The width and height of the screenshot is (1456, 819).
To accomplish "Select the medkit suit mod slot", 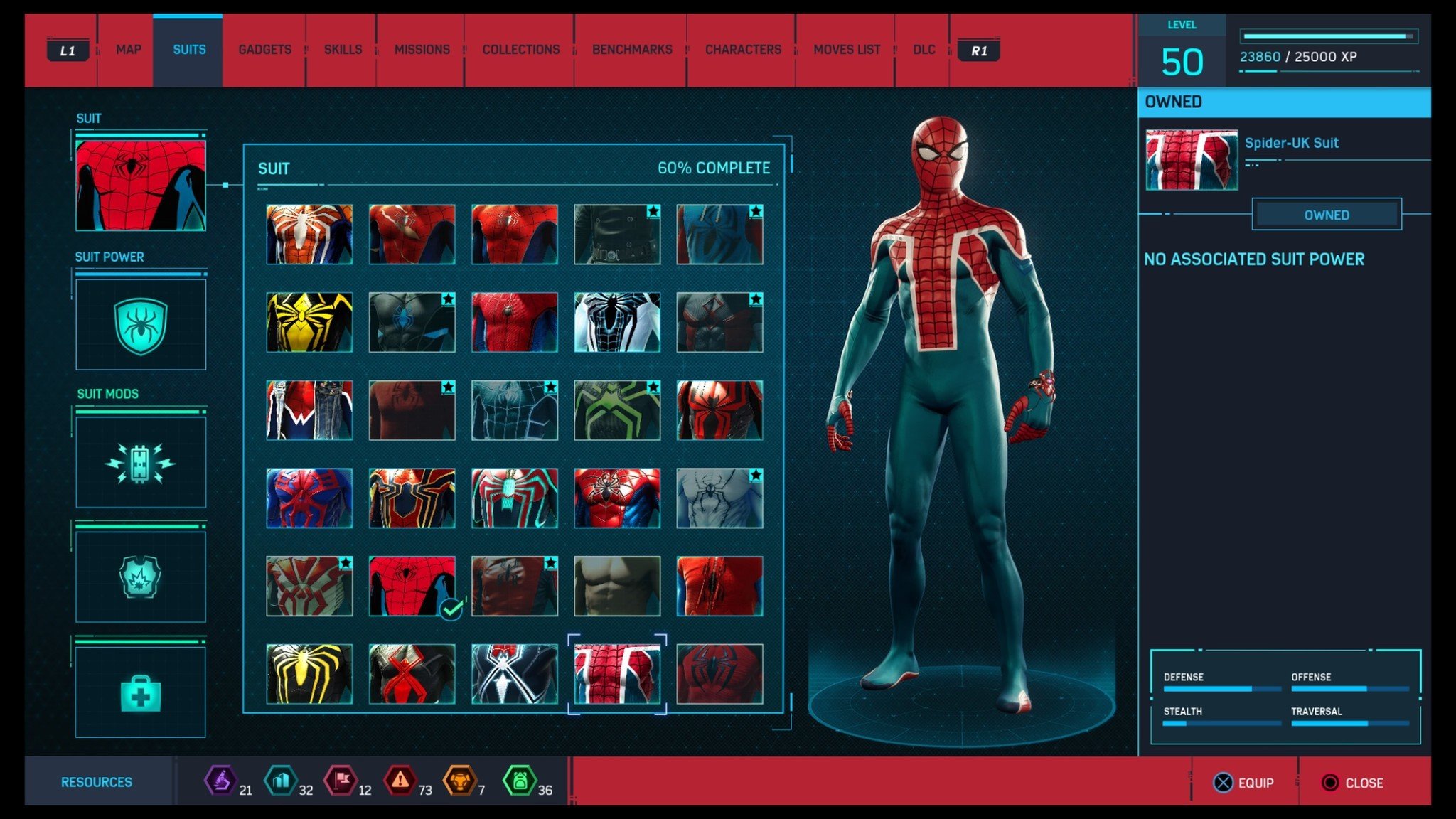I will coord(141,692).
